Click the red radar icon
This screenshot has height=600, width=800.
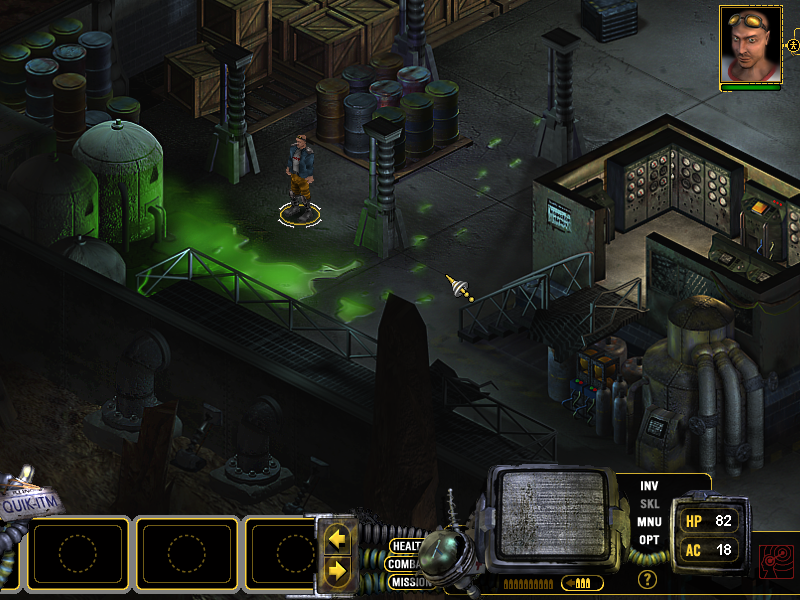775,560
